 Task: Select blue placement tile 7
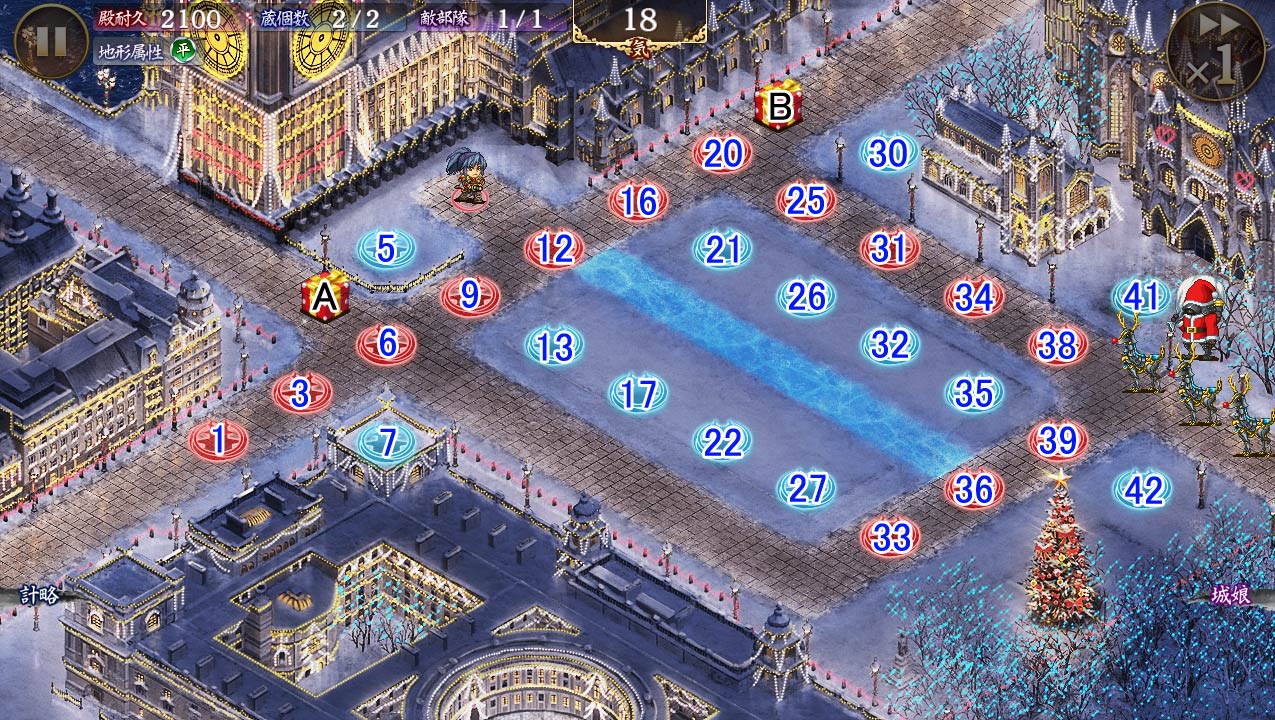[387, 441]
